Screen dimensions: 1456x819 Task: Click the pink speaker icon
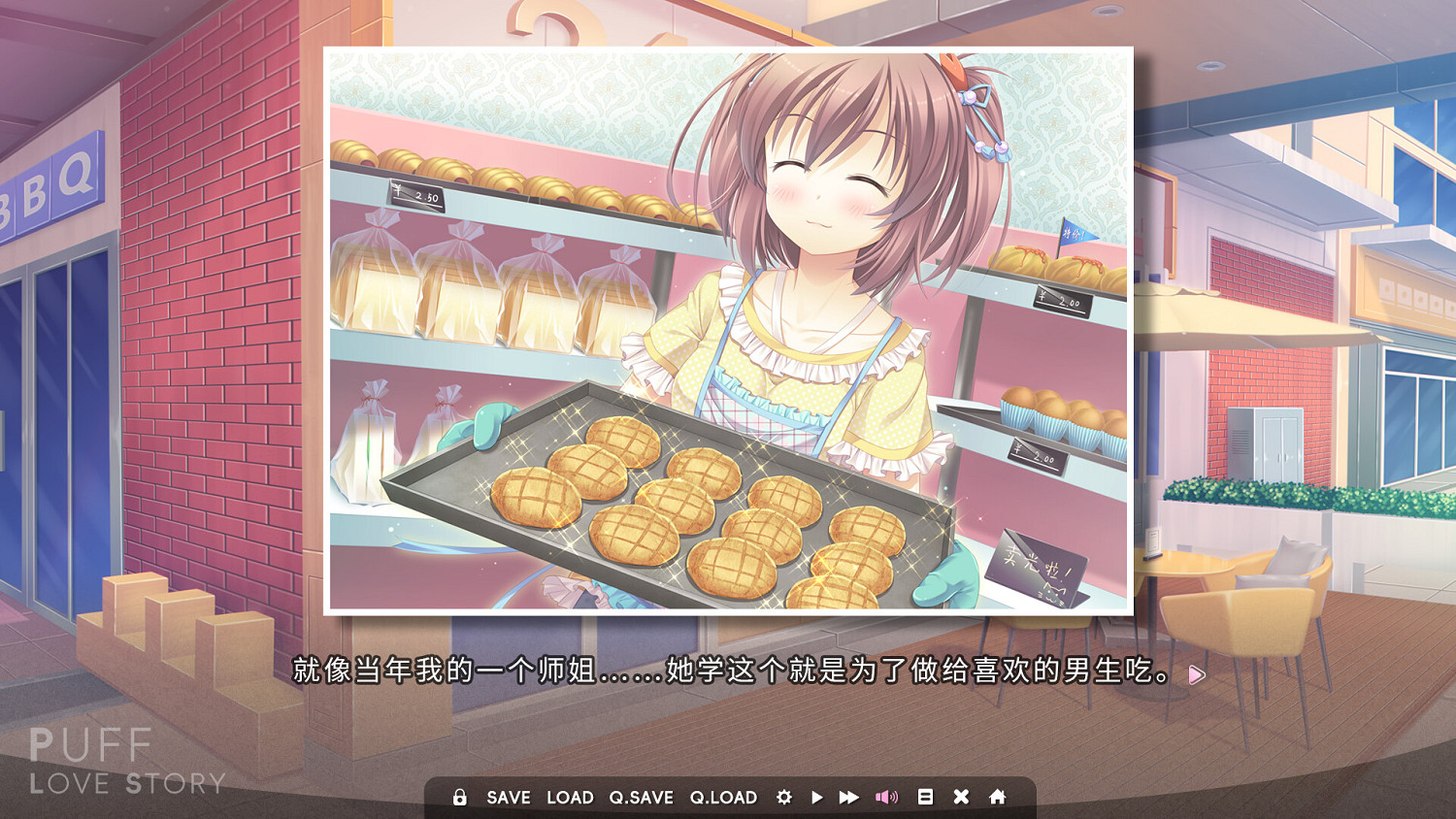click(x=885, y=797)
